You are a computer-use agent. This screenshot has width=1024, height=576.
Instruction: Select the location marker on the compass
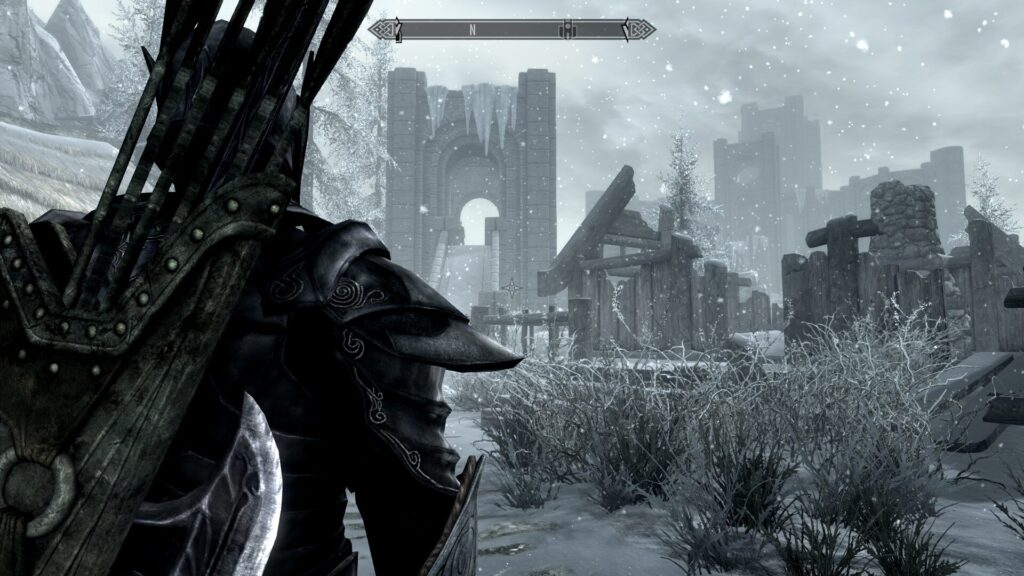pyautogui.click(x=566, y=29)
